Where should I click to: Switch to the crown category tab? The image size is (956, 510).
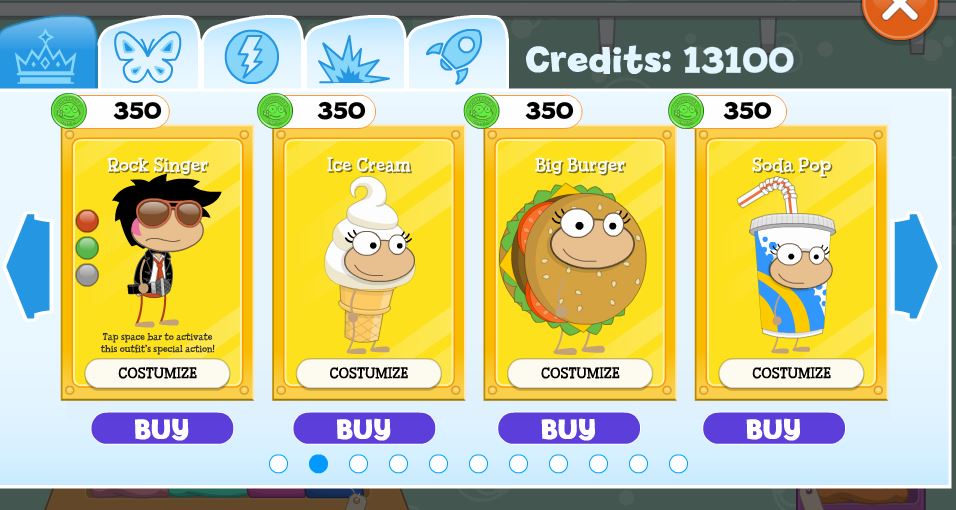[46, 57]
